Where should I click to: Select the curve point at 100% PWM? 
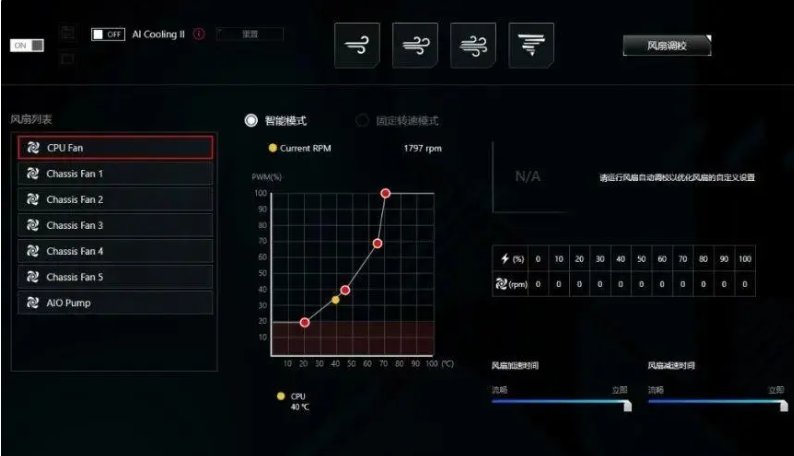tap(385, 193)
